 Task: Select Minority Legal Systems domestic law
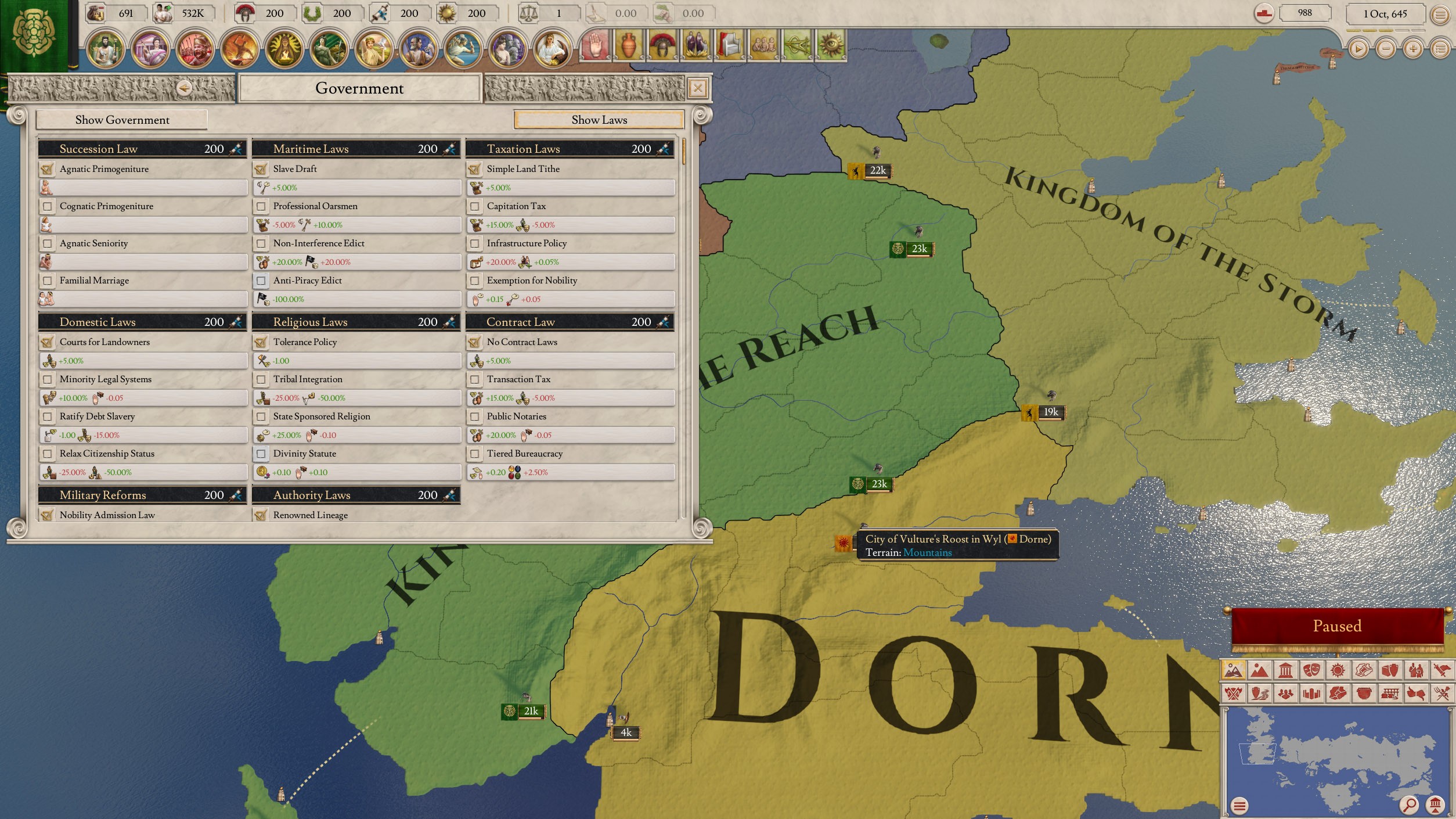48,379
